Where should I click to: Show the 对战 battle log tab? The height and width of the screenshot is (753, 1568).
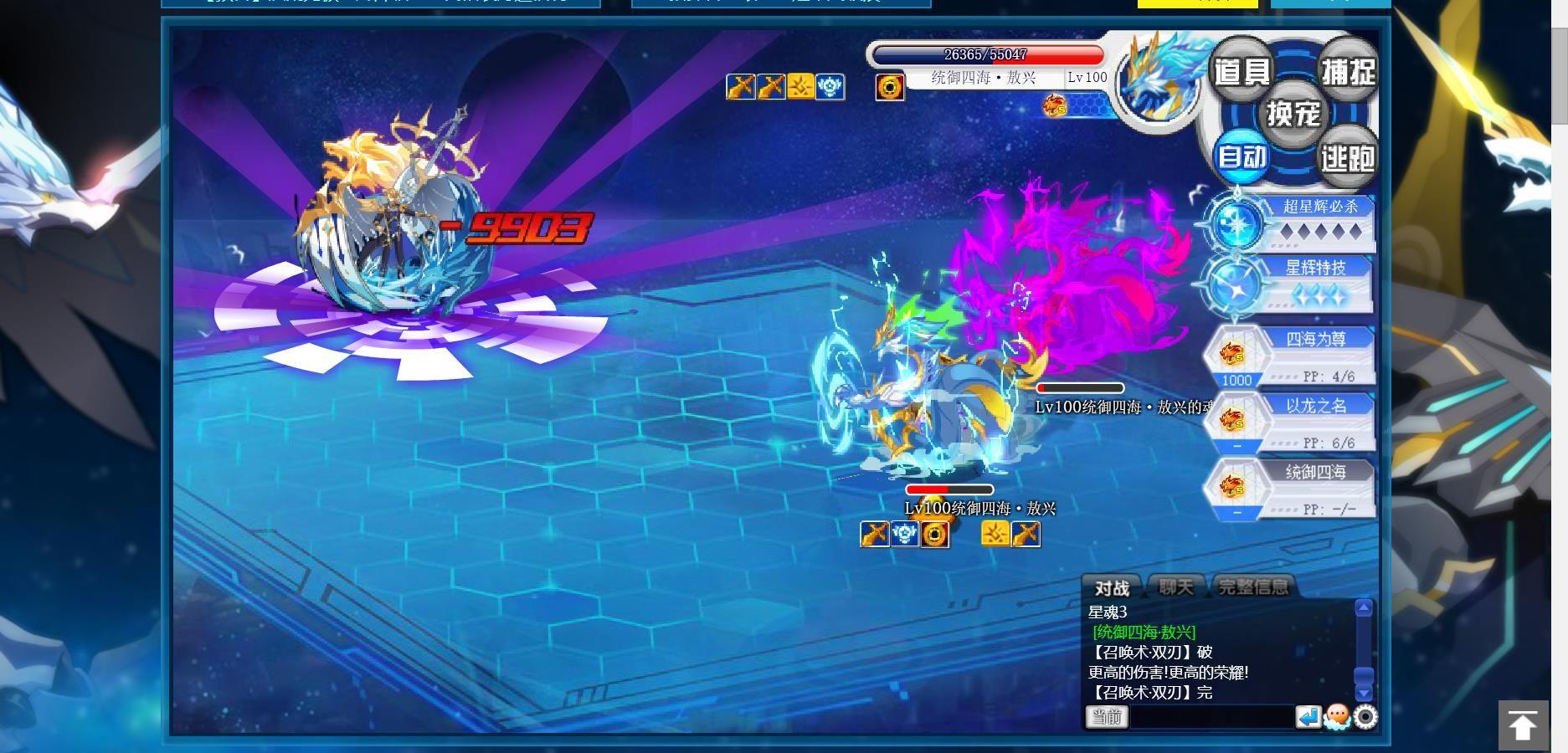coord(1112,588)
